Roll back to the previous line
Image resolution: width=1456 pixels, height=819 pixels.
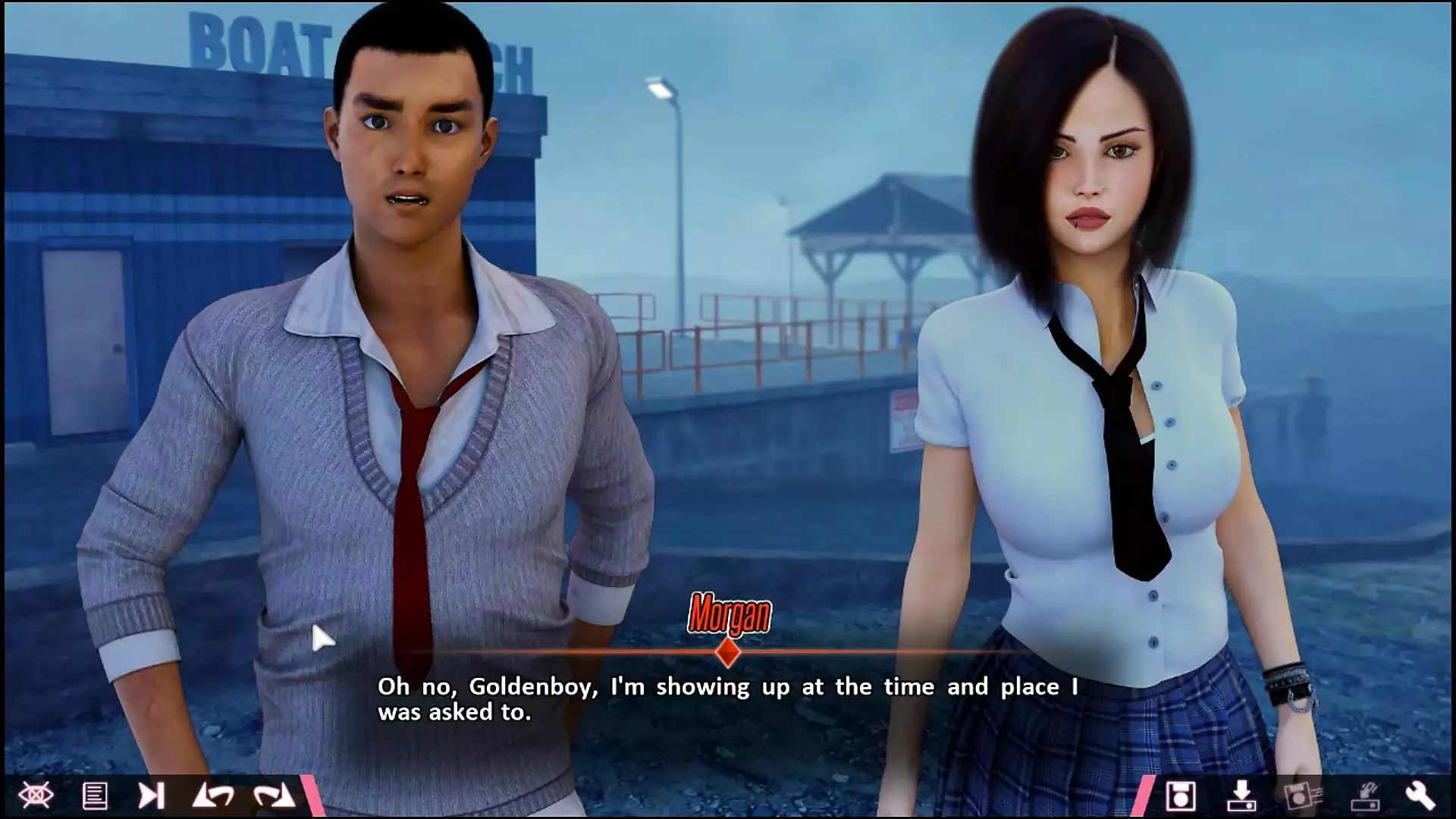pos(213,795)
